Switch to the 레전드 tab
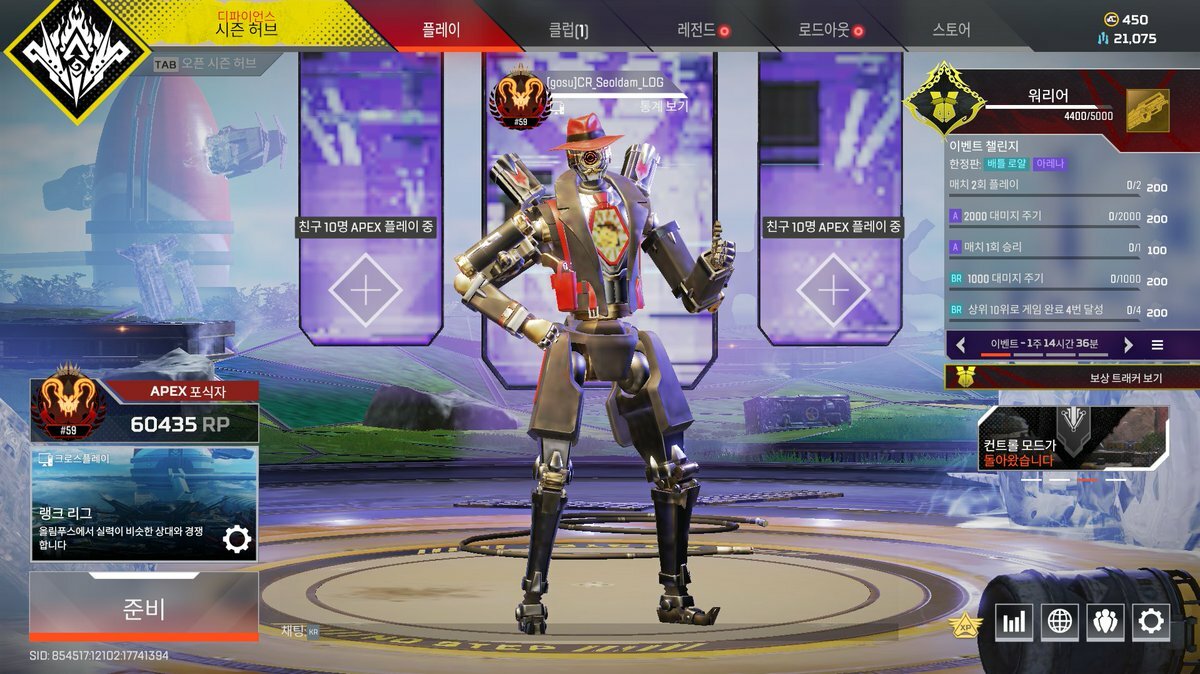The height and width of the screenshot is (674, 1200). pyautogui.click(x=697, y=30)
